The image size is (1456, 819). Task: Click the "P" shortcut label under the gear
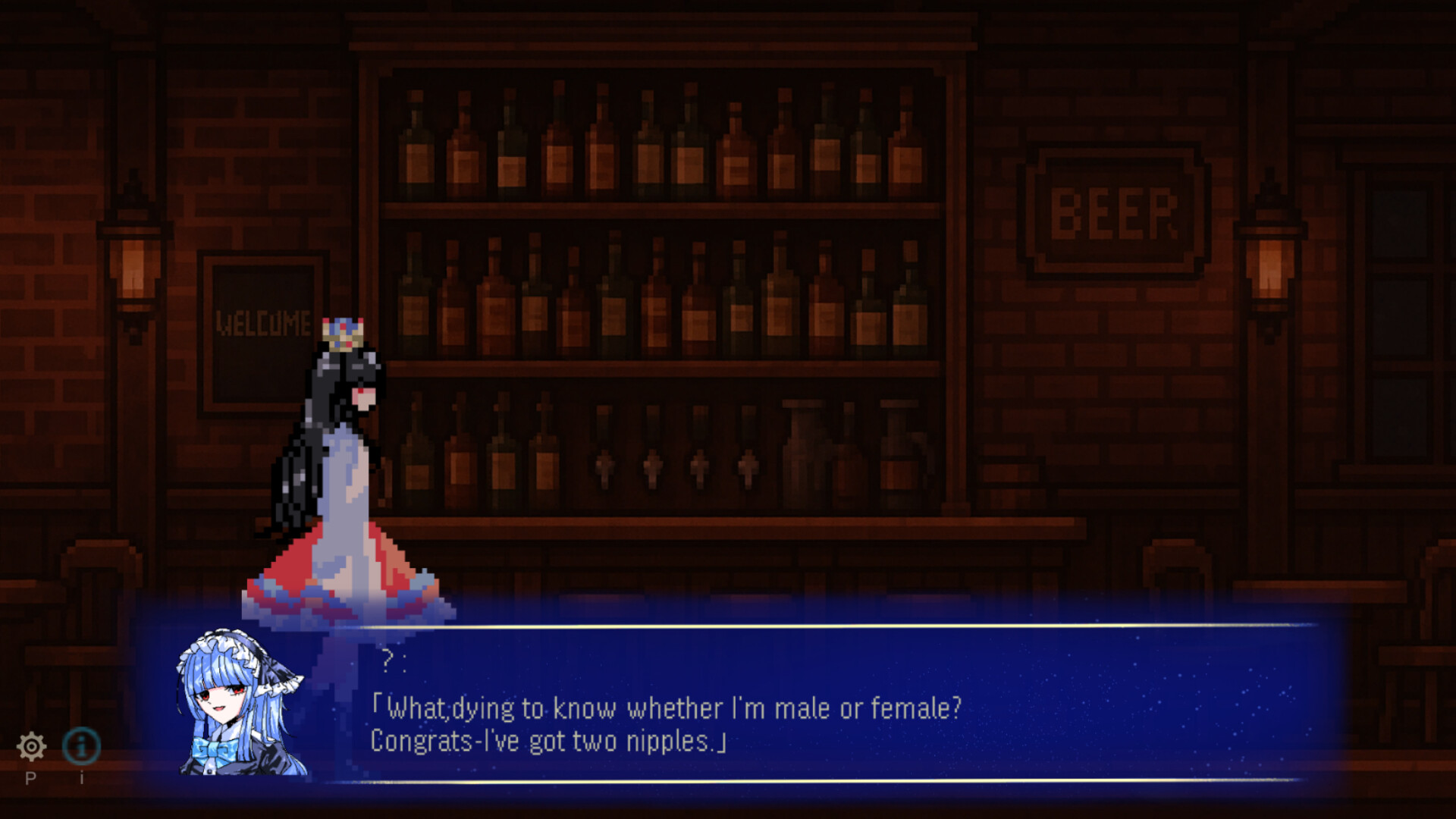pos(32,778)
